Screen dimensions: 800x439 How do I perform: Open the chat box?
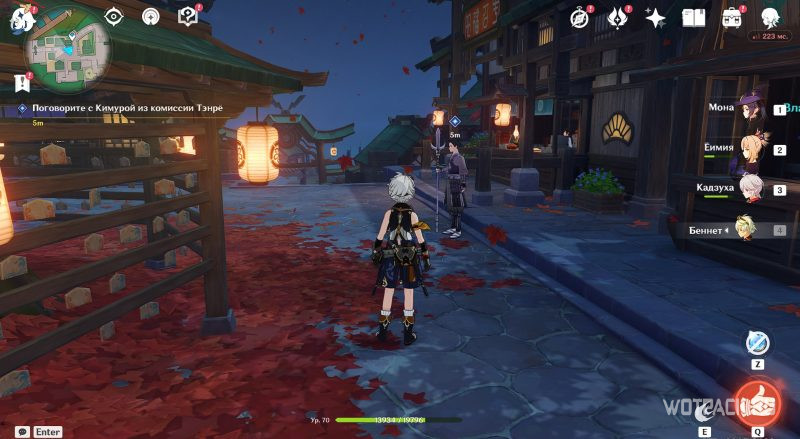coord(22,432)
